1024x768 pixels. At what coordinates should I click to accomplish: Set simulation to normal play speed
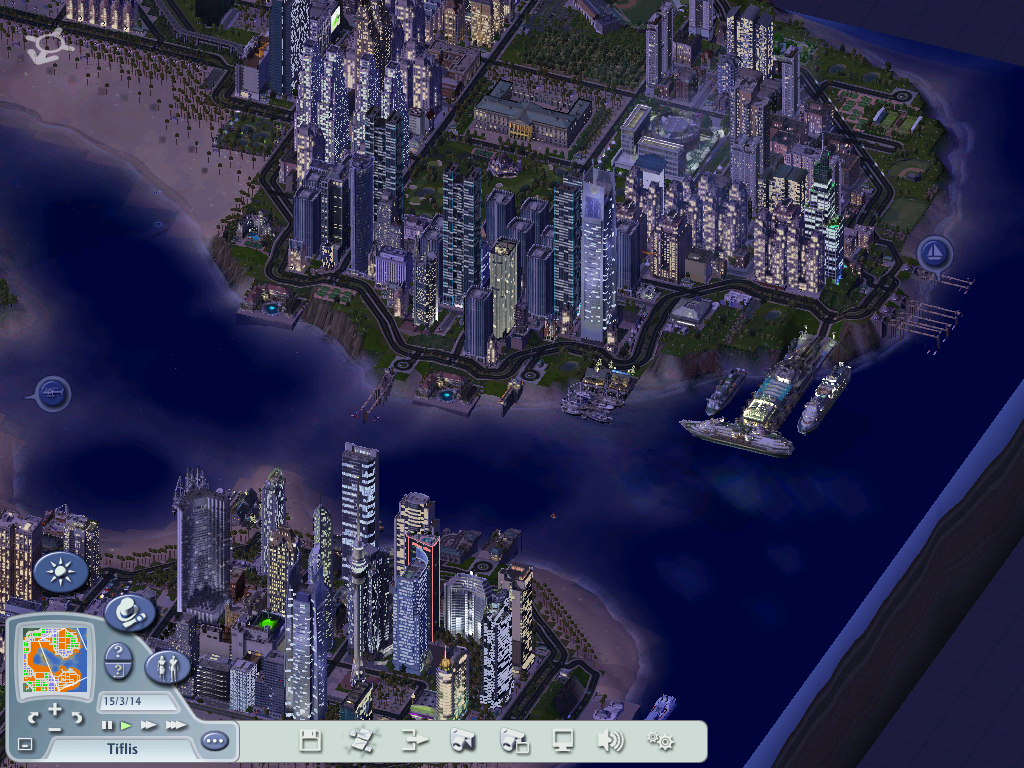[127, 725]
